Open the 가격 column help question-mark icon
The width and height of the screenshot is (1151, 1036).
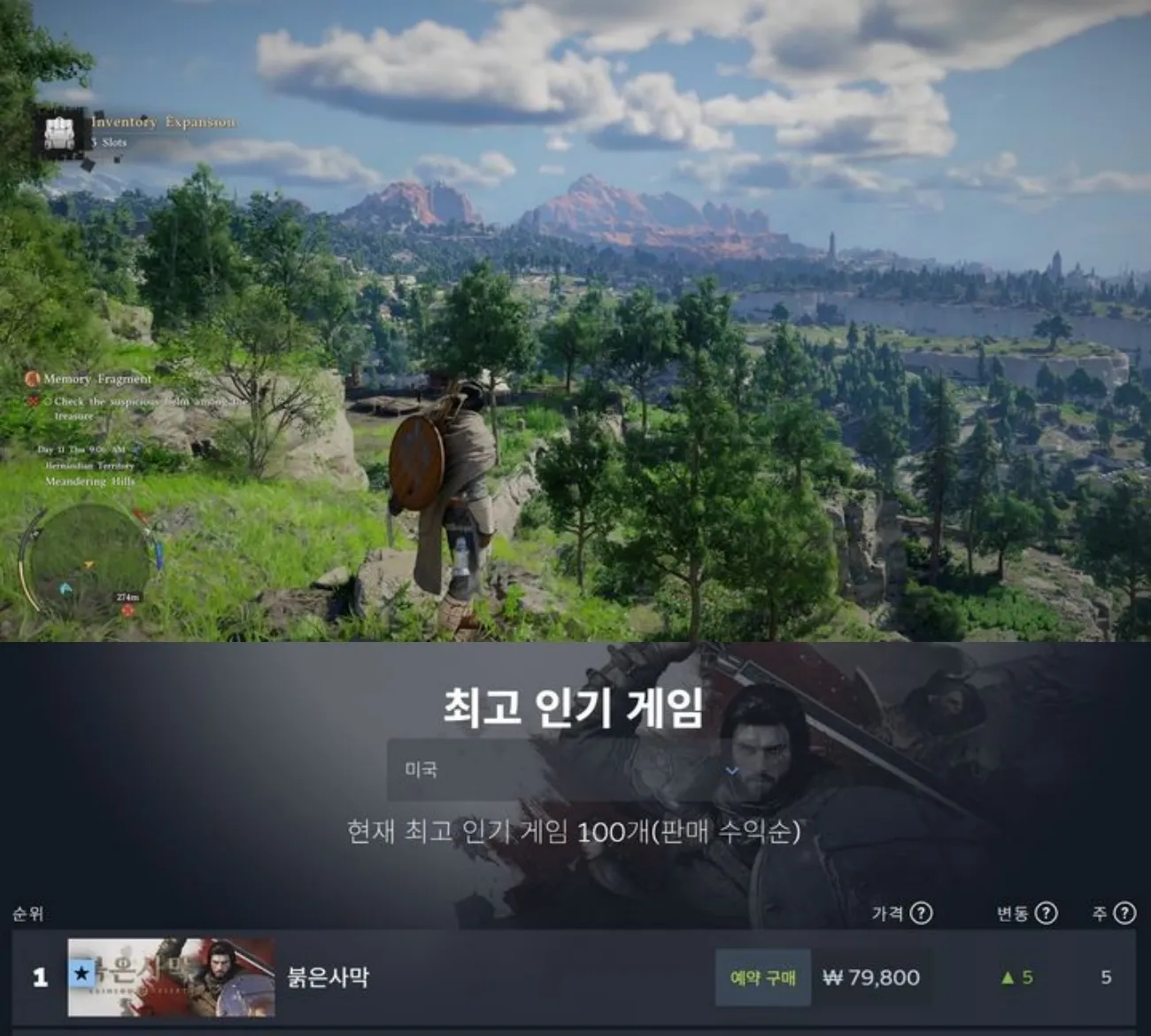click(921, 913)
